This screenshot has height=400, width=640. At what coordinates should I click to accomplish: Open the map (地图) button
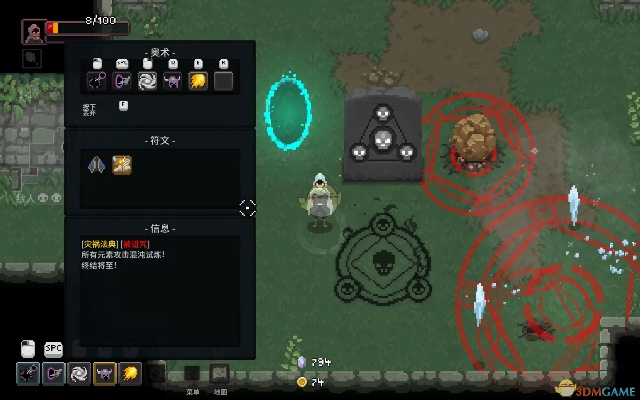[219, 374]
